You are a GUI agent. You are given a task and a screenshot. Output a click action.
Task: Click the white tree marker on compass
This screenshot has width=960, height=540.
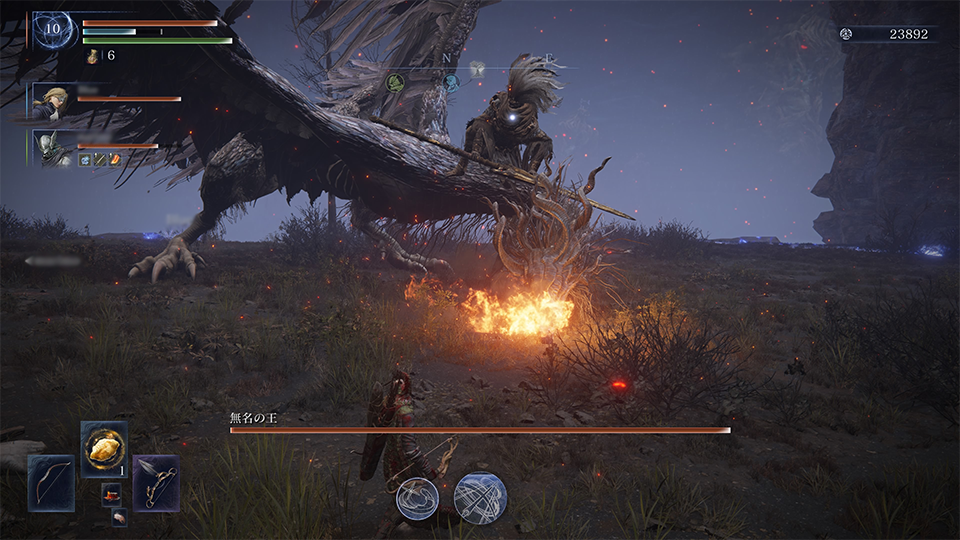[478, 69]
